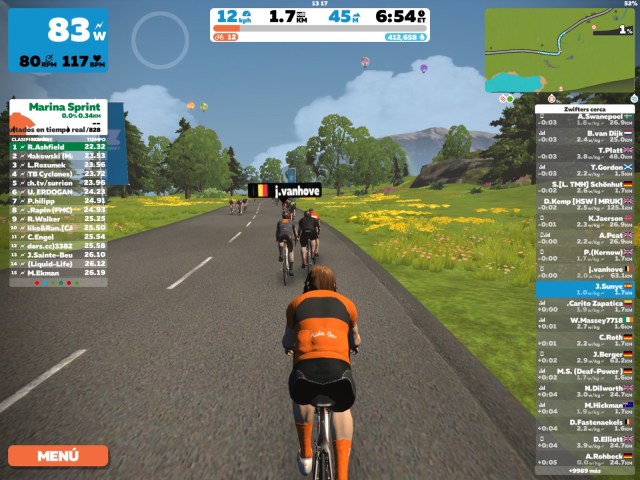This screenshot has height=480, width=640.
Task: Open the MENÚ button
Action: pyautogui.click(x=58, y=456)
